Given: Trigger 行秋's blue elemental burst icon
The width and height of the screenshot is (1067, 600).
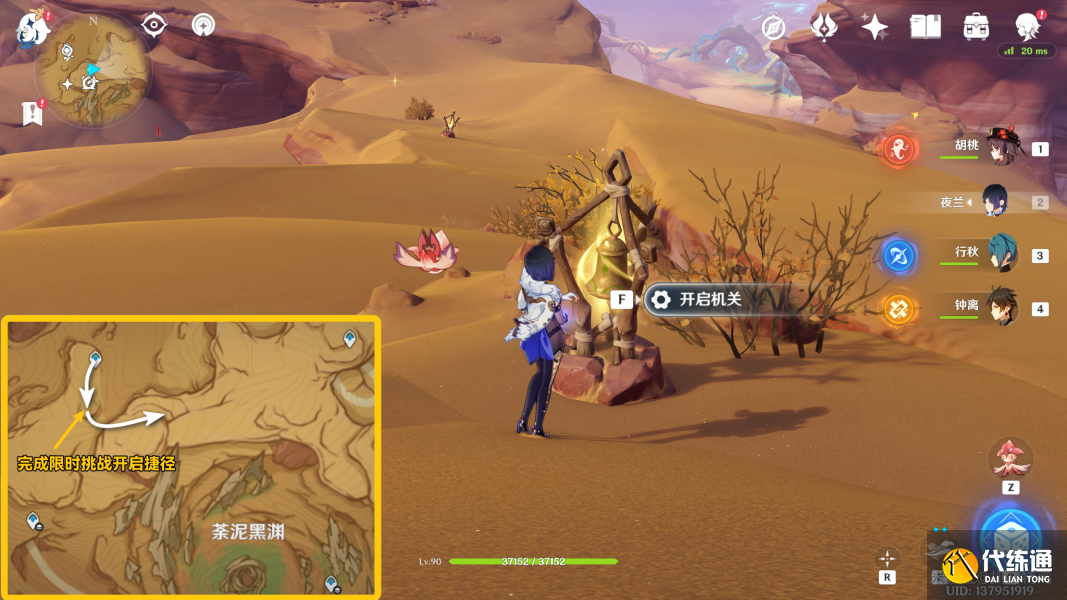Looking at the screenshot, I should pyautogui.click(x=899, y=256).
